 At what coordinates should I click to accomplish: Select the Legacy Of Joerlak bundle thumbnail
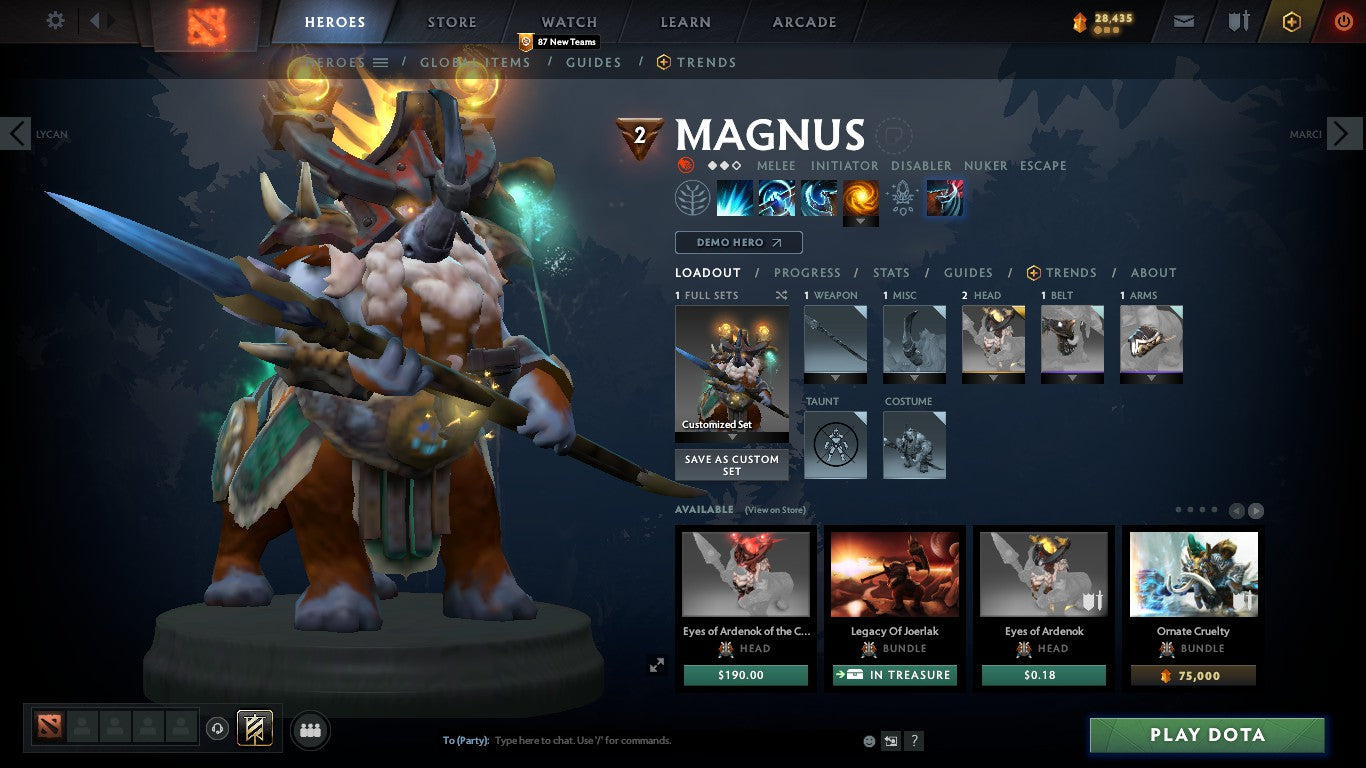pos(893,573)
